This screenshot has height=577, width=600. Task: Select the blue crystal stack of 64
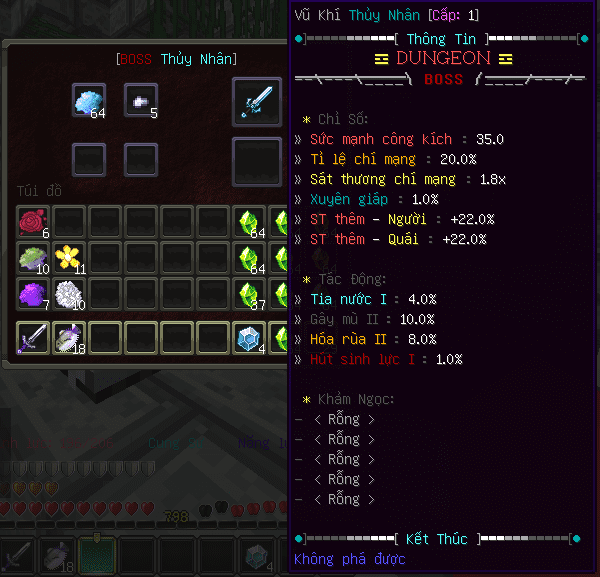pos(89,100)
